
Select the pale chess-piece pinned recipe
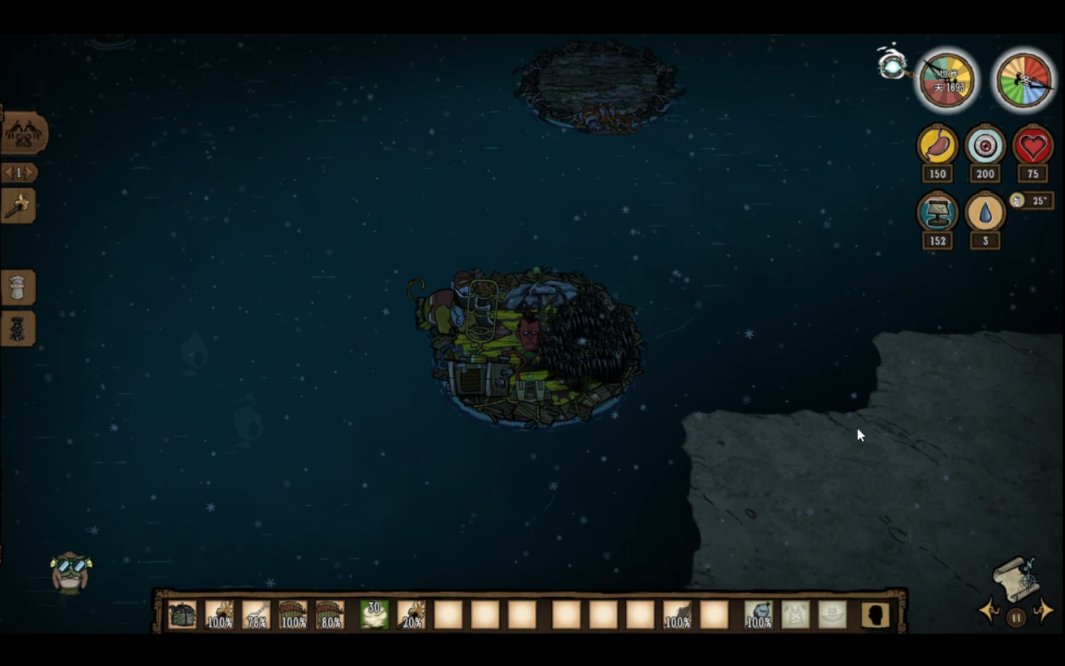click(x=18, y=288)
